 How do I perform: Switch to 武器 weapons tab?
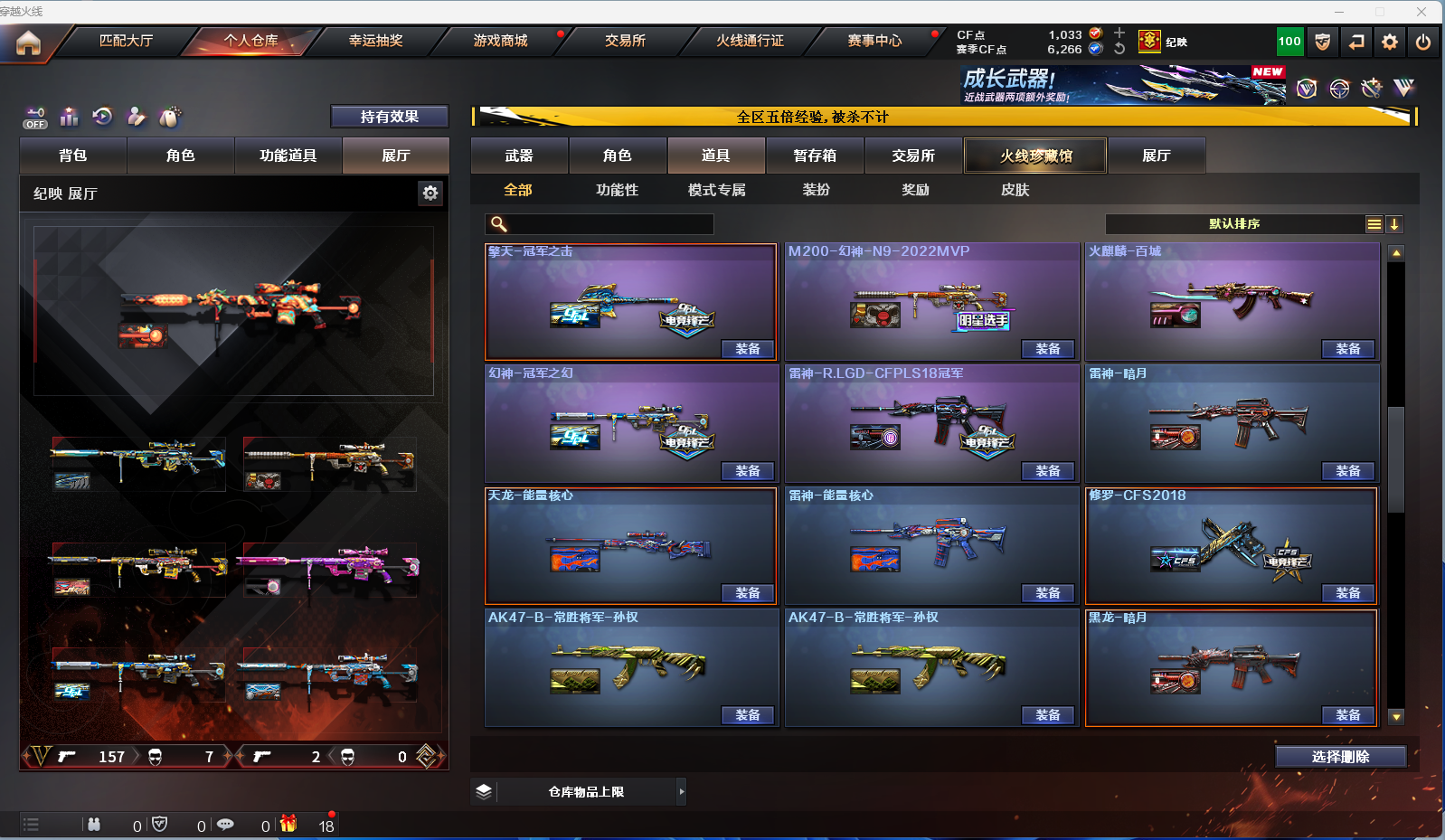point(519,156)
